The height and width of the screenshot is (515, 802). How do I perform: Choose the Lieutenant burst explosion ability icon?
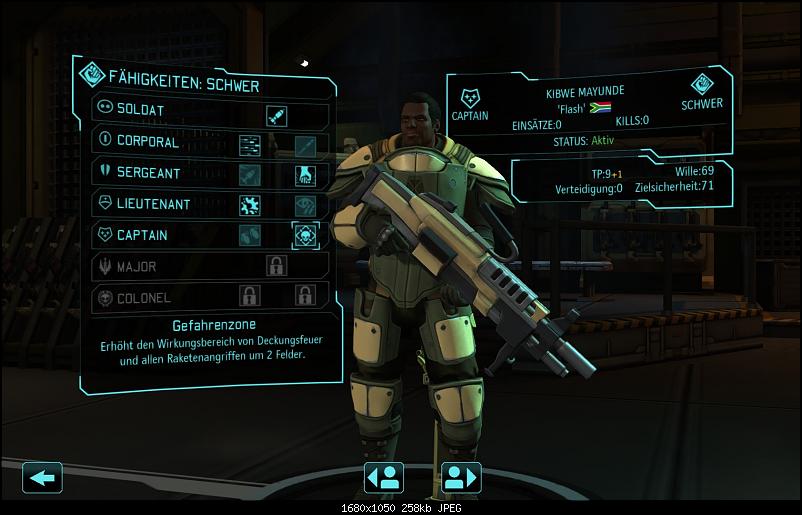click(250, 206)
